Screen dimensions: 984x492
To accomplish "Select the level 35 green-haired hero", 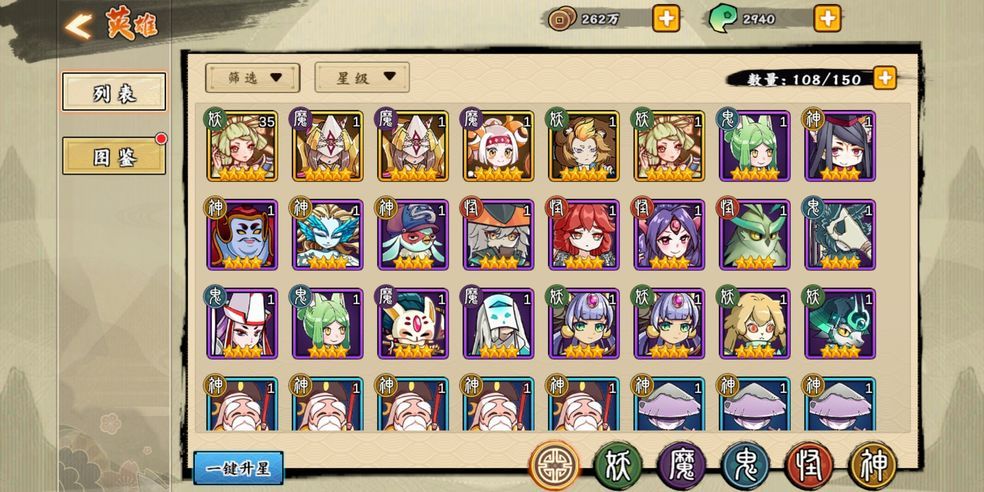I will (243, 146).
